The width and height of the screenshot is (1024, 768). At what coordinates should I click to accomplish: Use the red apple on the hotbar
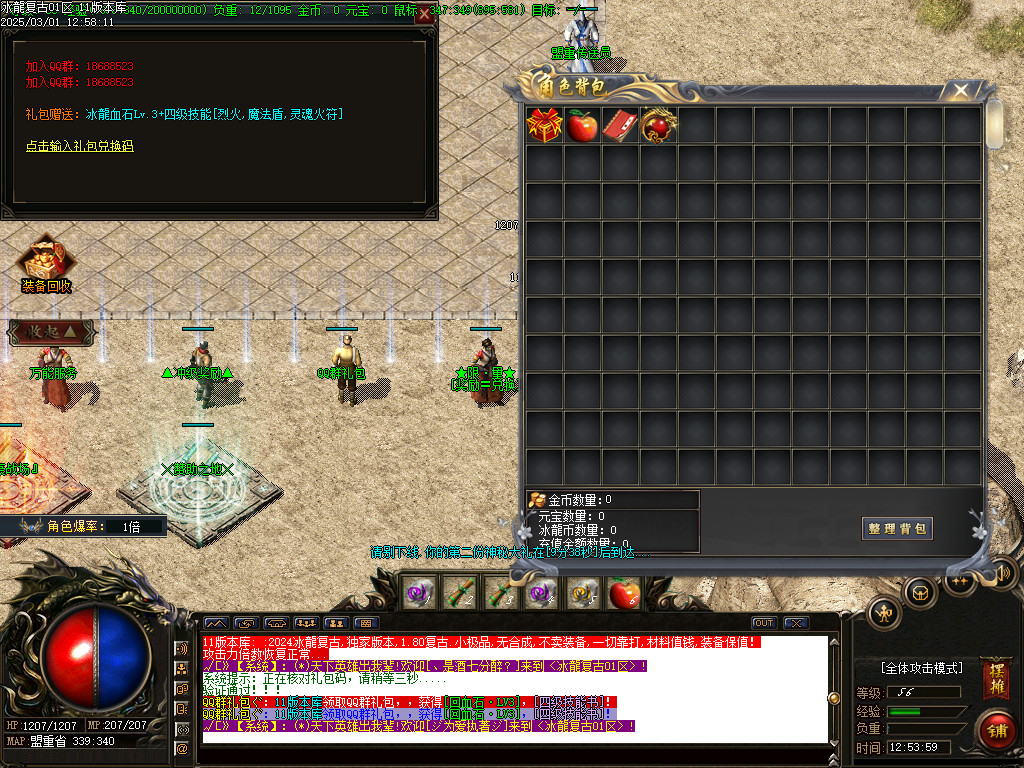pyautogui.click(x=624, y=593)
